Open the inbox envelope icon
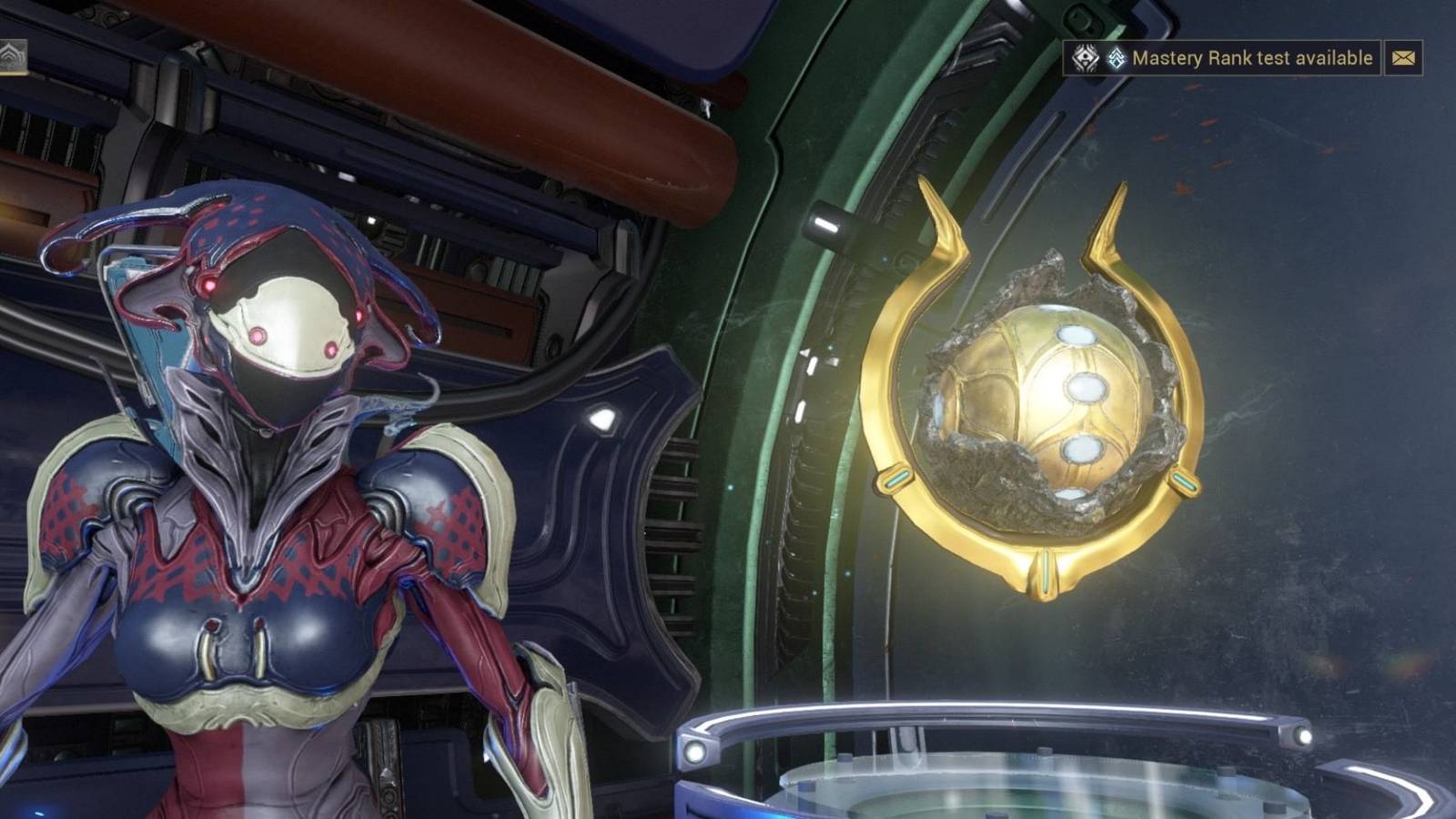 1404,57
